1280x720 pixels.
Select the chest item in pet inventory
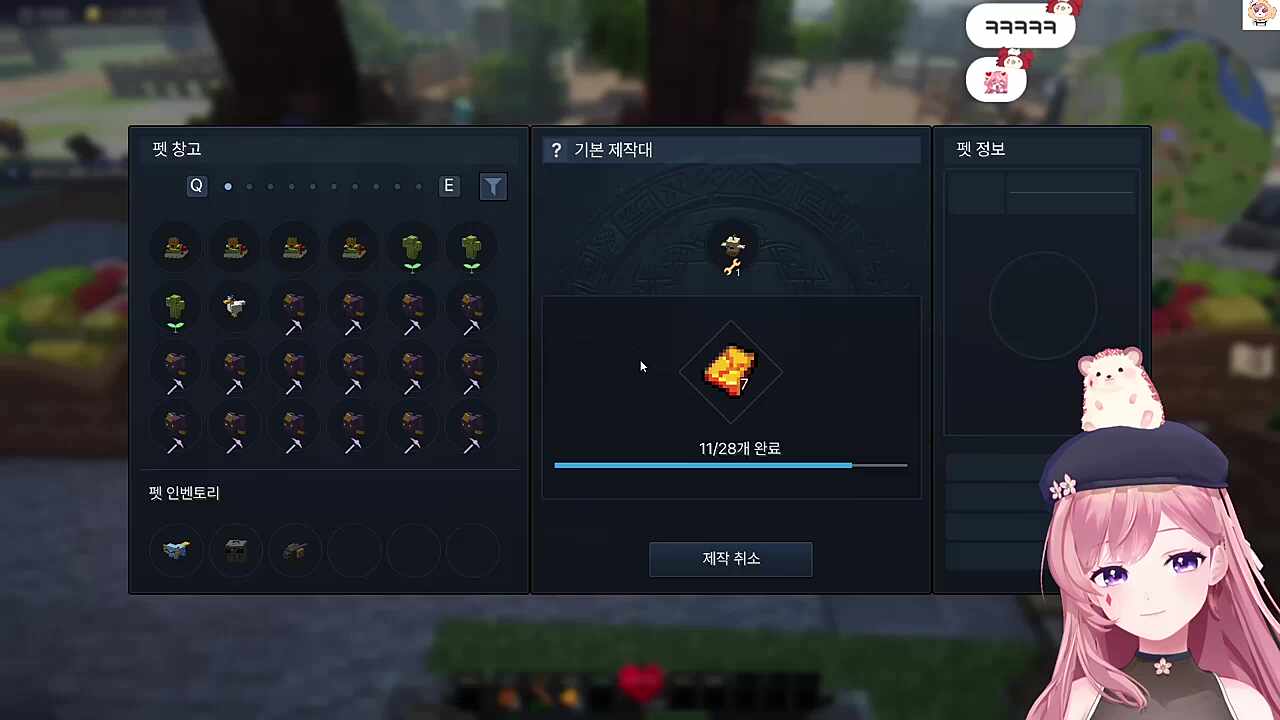[235, 550]
